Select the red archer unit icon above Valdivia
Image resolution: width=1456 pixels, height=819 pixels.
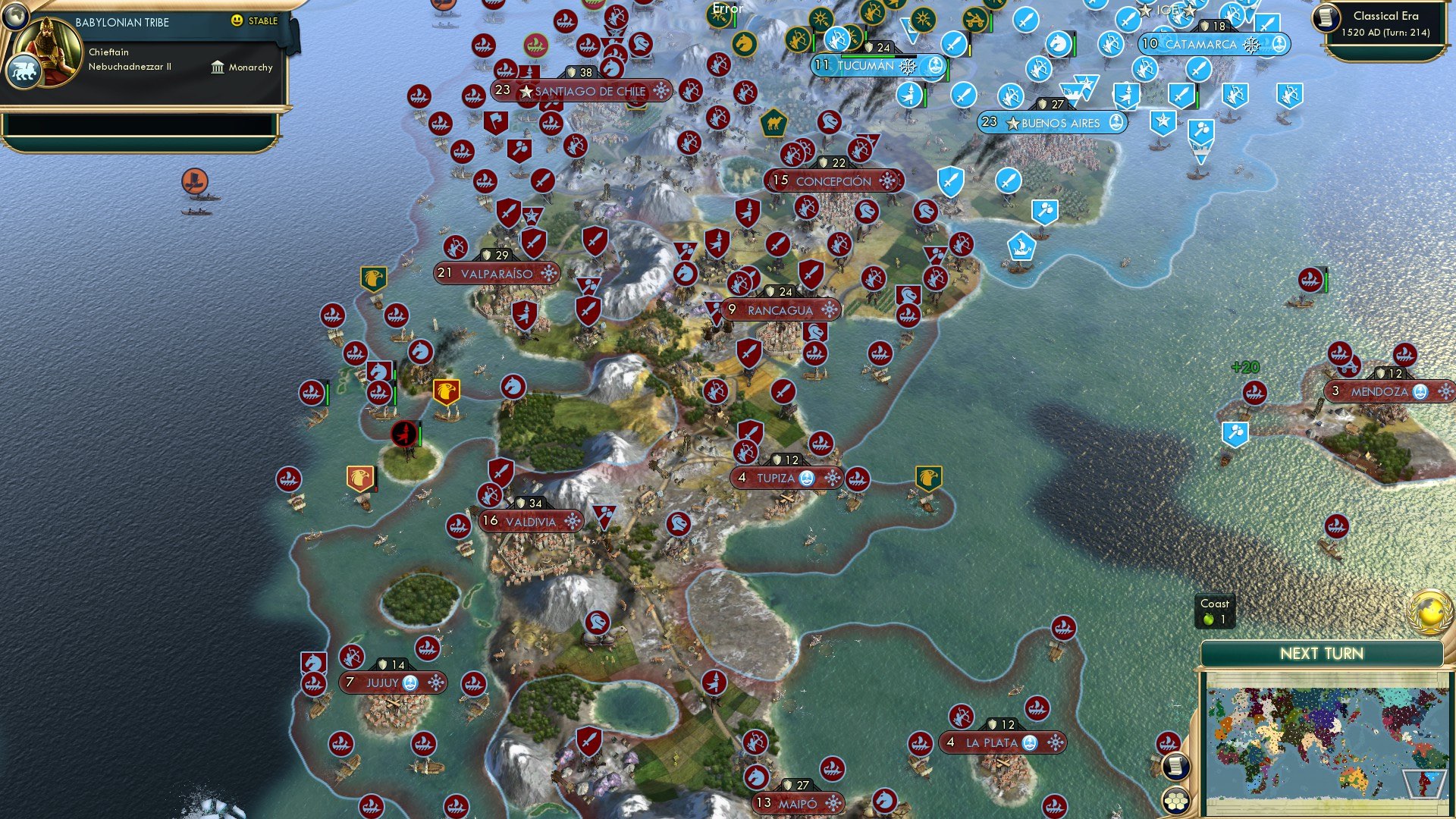pos(490,495)
